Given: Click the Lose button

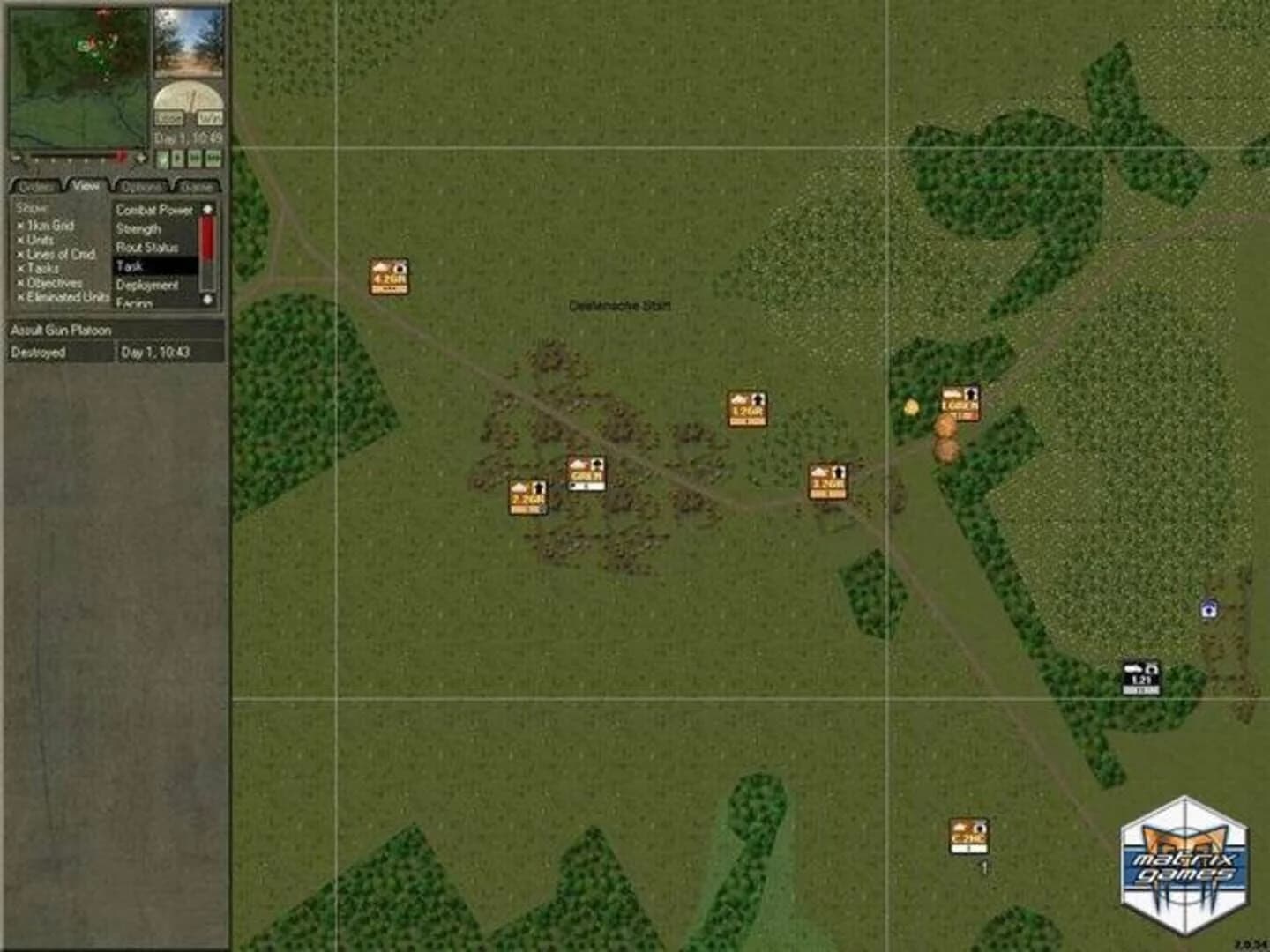Looking at the screenshot, I should (169, 115).
